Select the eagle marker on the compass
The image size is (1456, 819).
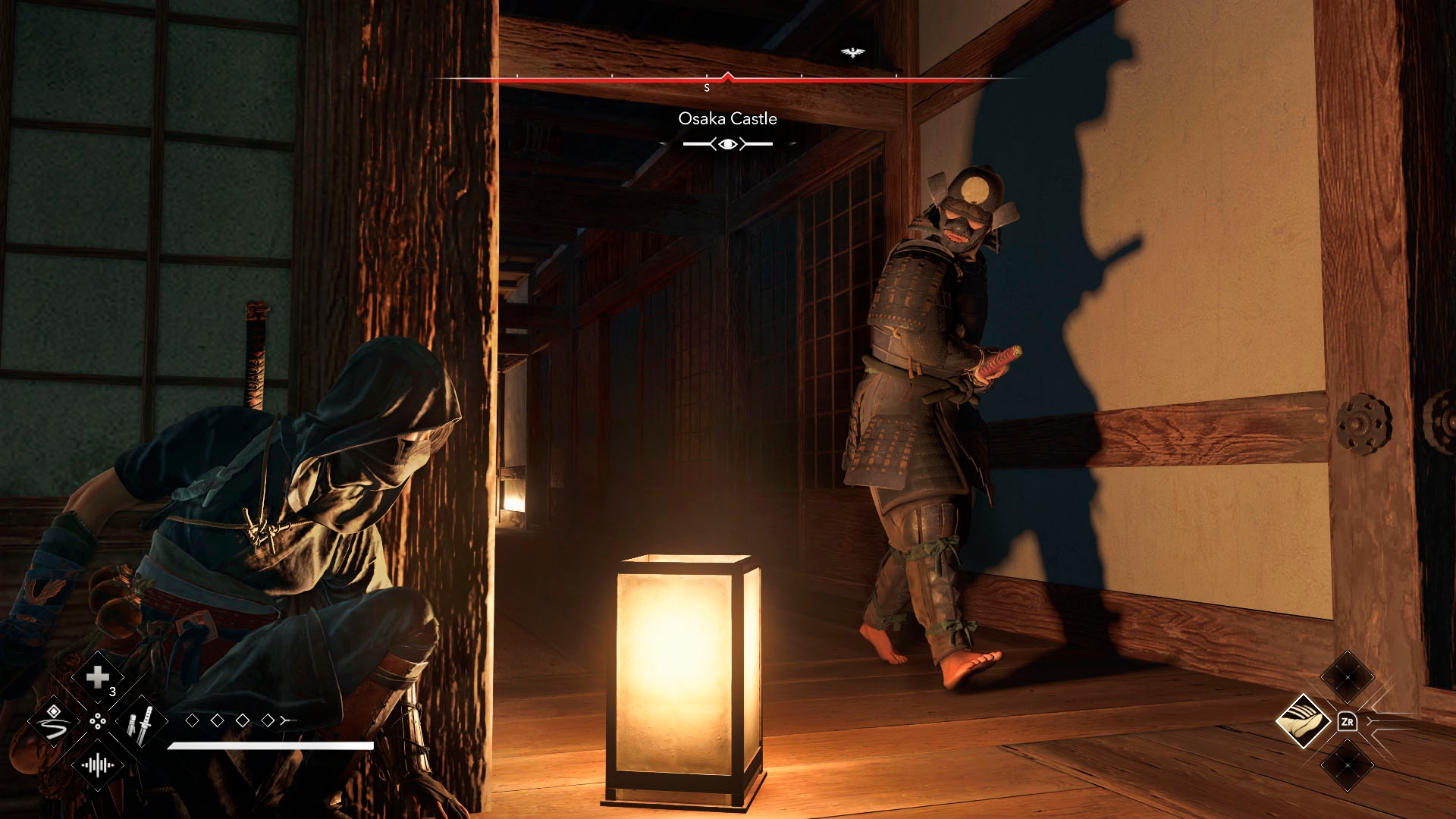(853, 52)
